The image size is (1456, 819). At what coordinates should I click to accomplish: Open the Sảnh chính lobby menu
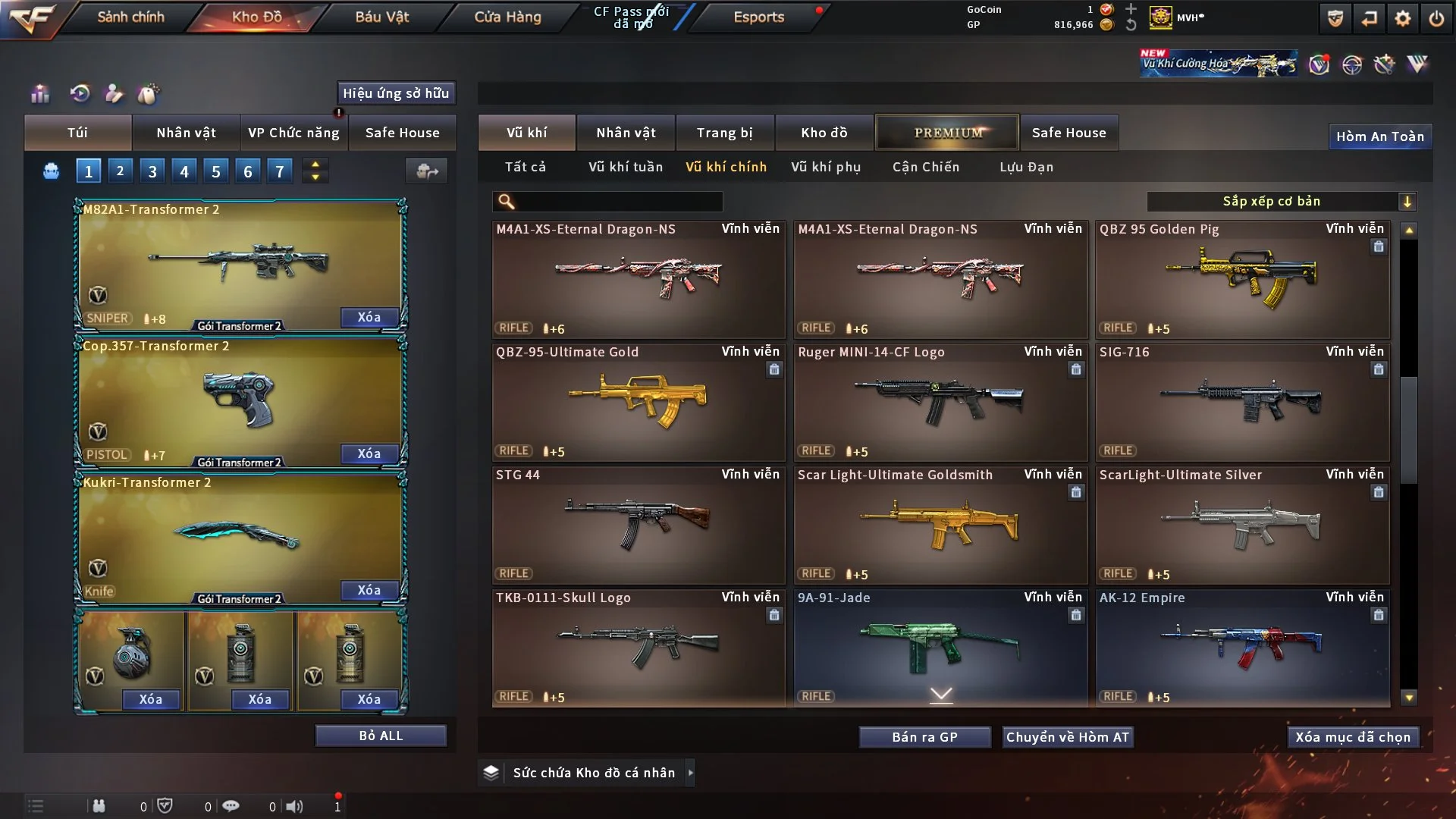click(130, 17)
